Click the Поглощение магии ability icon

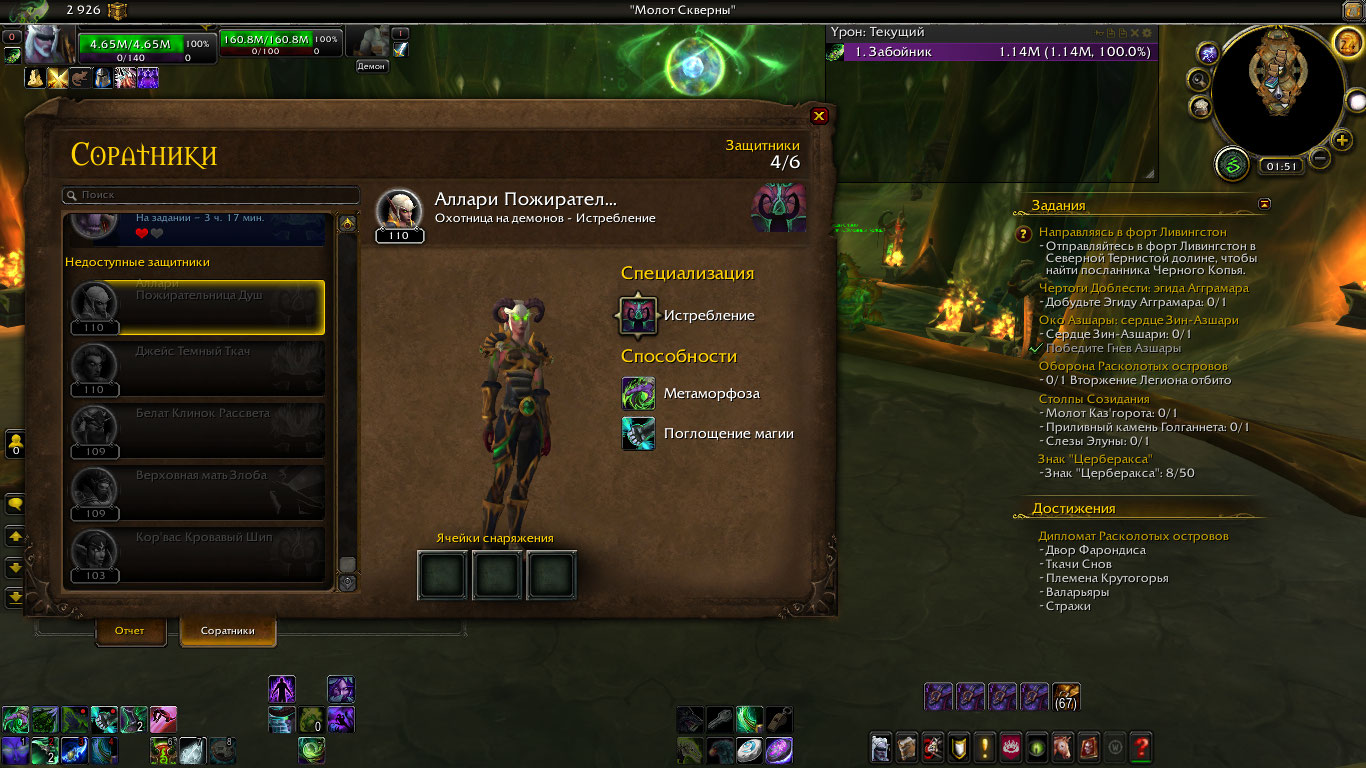pos(638,433)
